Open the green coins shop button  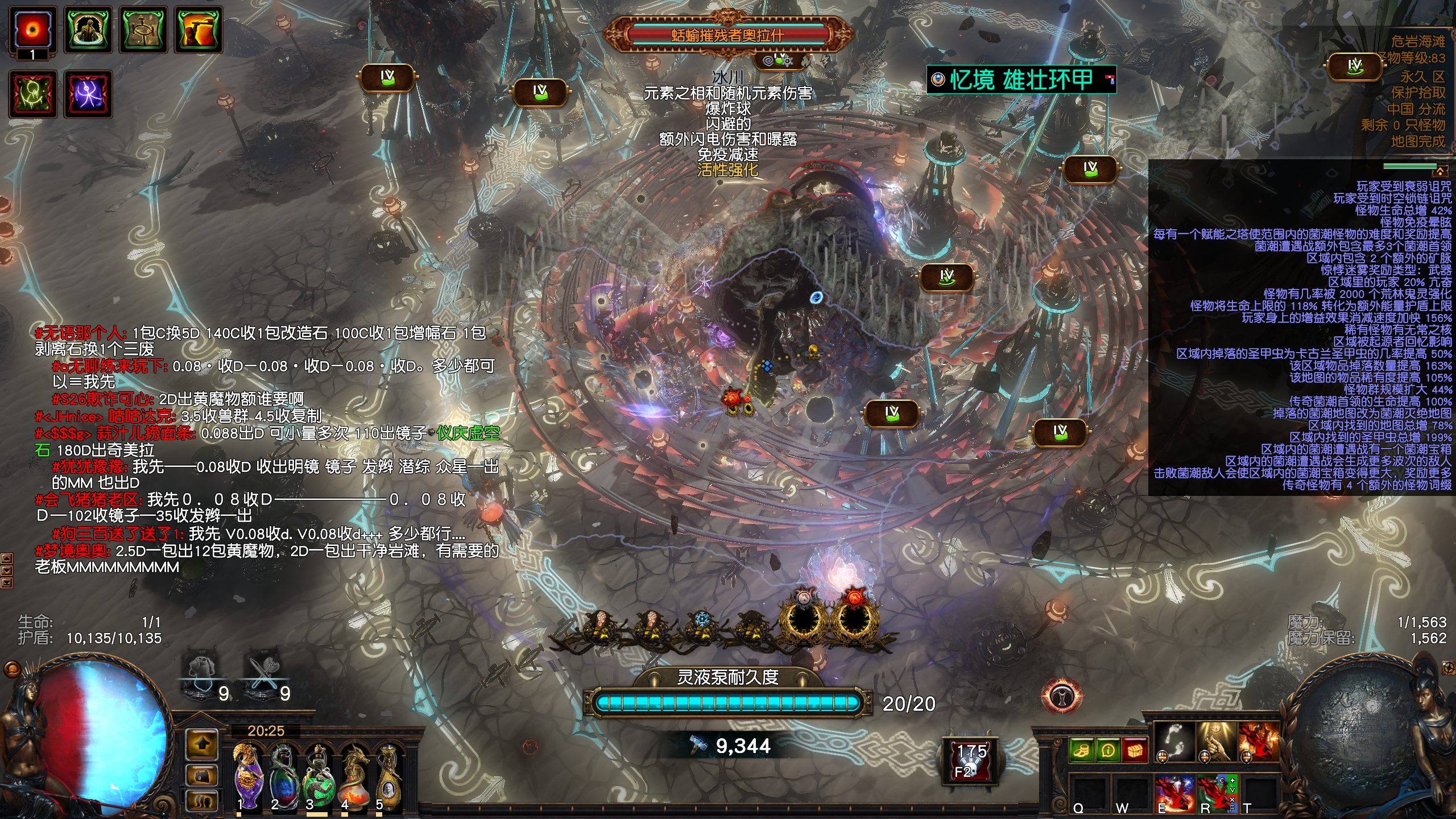coord(1082,751)
